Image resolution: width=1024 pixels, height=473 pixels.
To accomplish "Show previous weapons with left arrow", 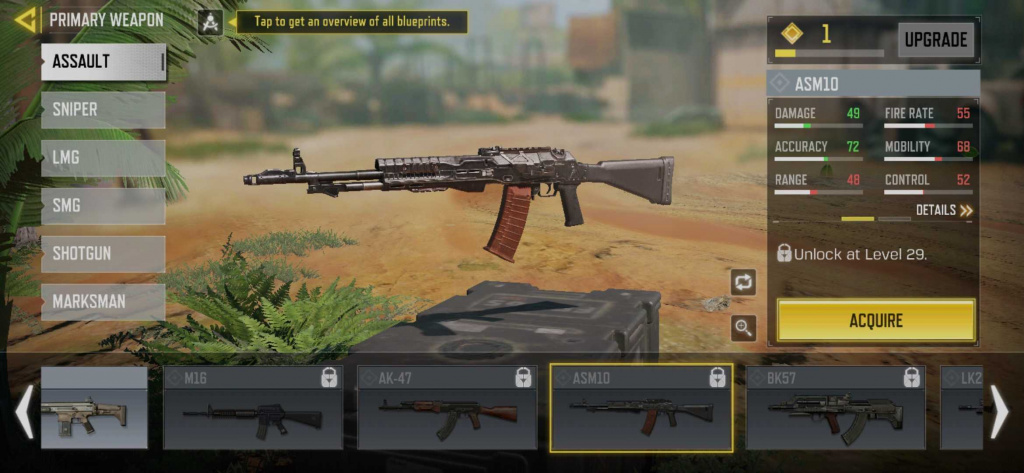I will pyautogui.click(x=23, y=410).
